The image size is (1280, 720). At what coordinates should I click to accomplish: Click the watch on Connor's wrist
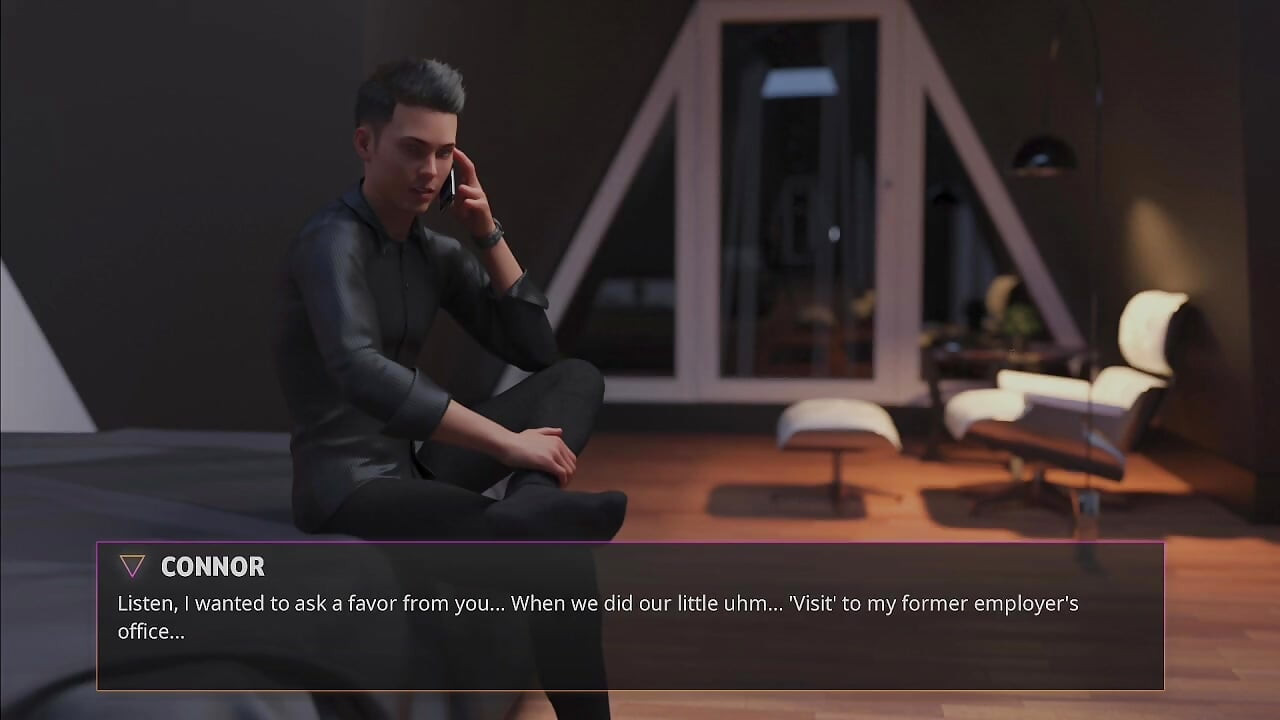click(489, 230)
